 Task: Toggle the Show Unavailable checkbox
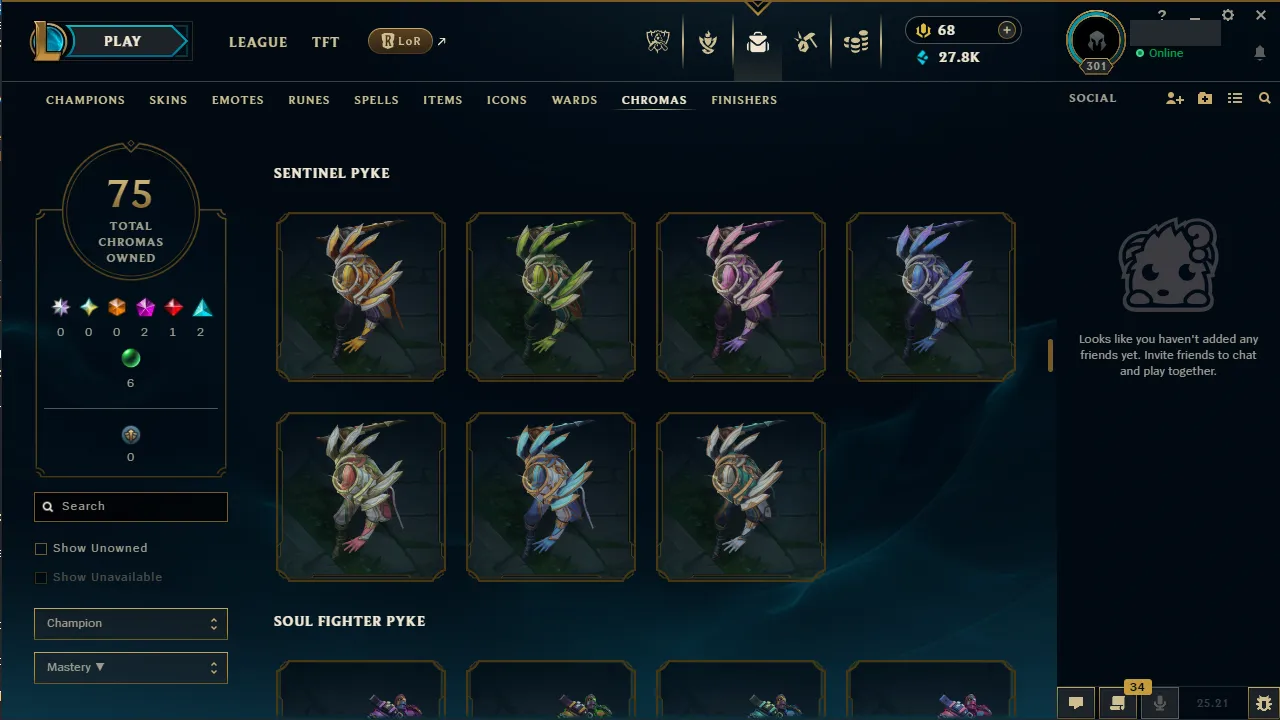coord(41,577)
